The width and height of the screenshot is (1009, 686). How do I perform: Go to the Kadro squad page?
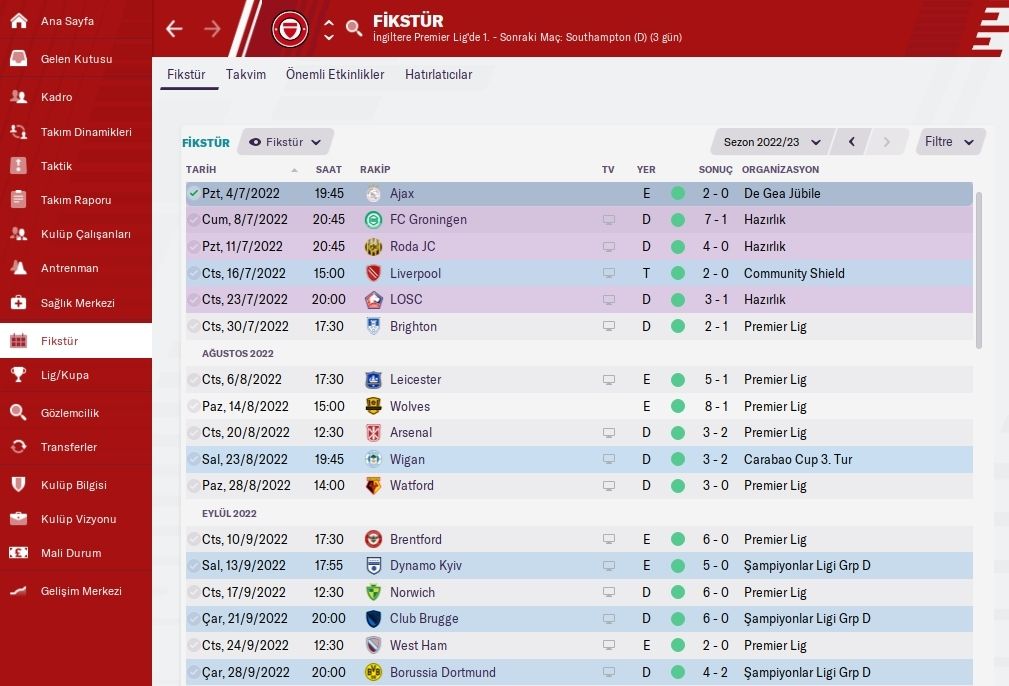pos(56,97)
